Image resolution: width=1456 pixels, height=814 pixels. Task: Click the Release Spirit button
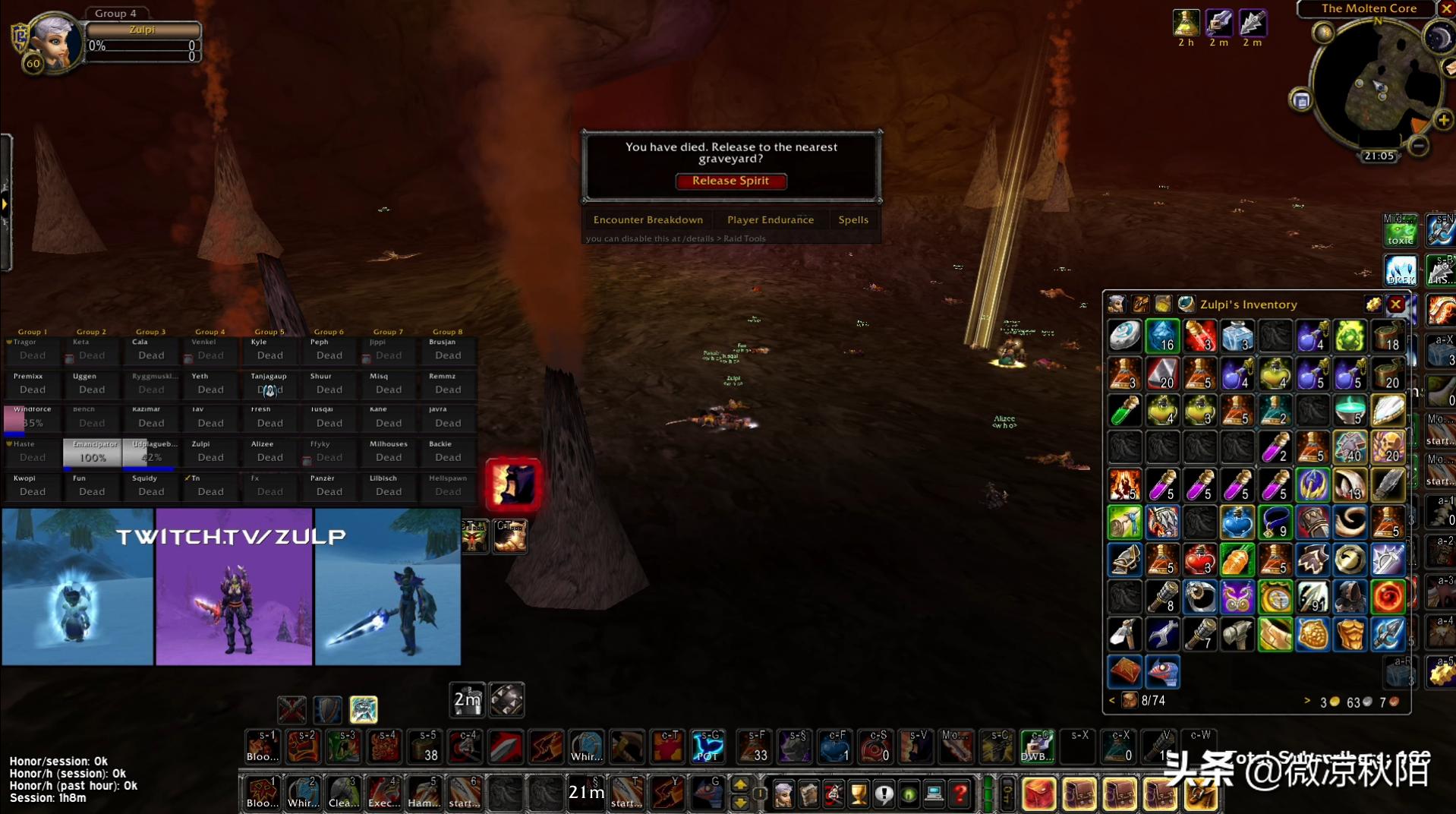coord(730,181)
